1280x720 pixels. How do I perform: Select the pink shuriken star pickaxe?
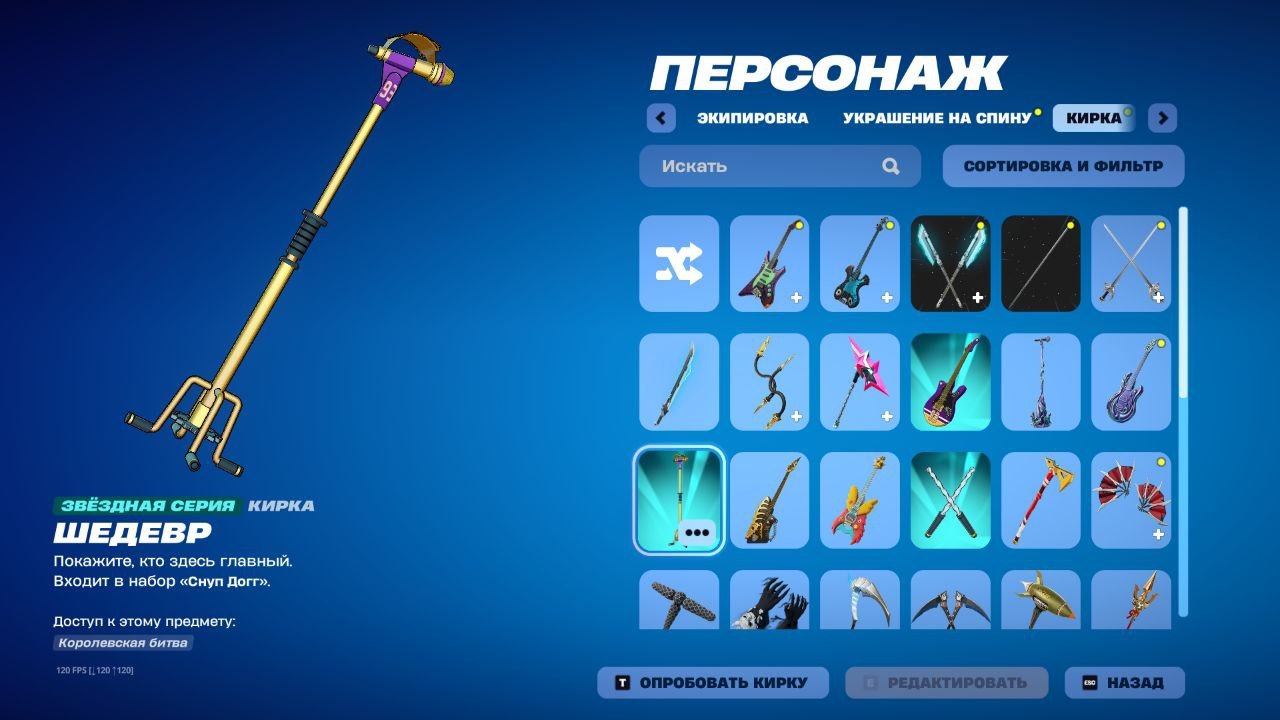pyautogui.click(x=859, y=381)
